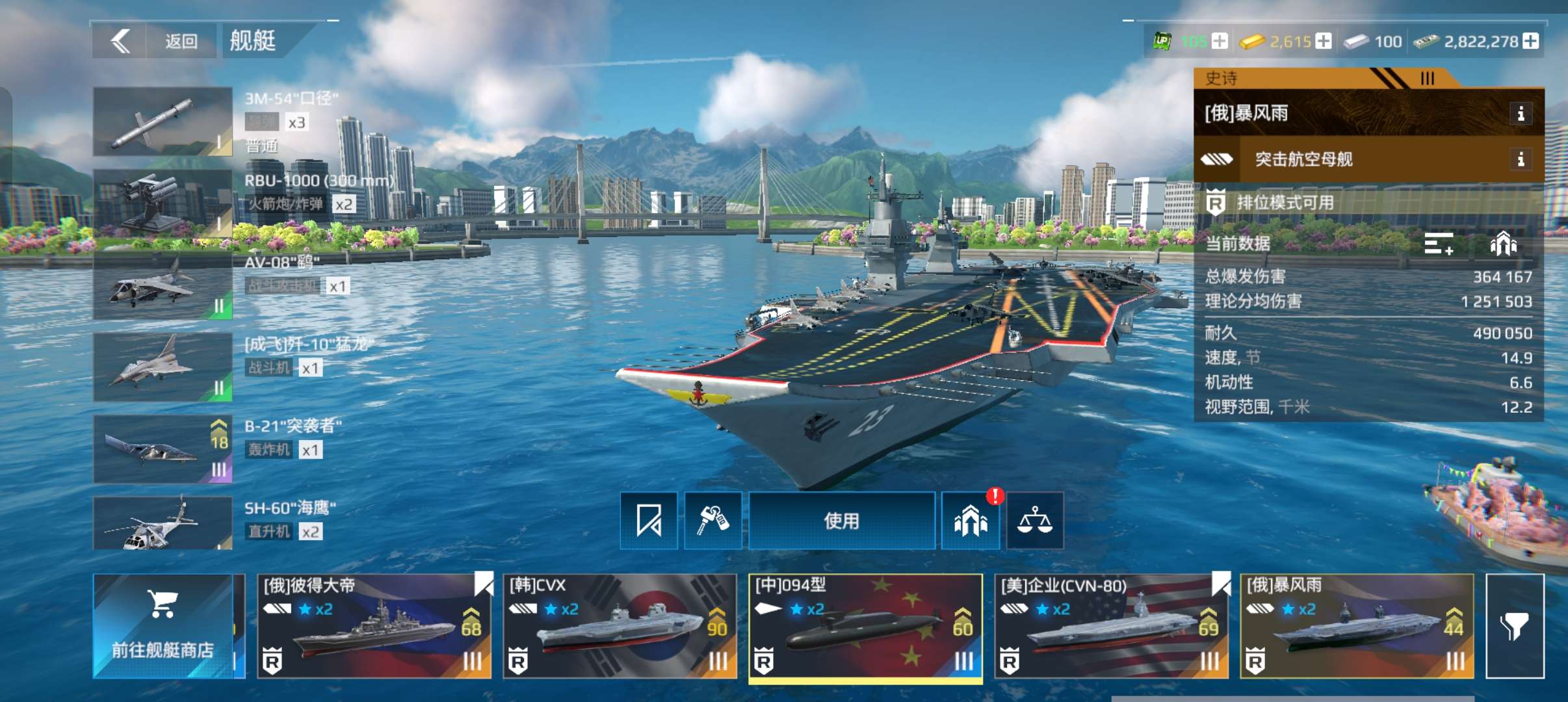This screenshot has width=1568, height=702.
Task: Select the [俄]彼得大帝 ship card
Action: pos(374,626)
